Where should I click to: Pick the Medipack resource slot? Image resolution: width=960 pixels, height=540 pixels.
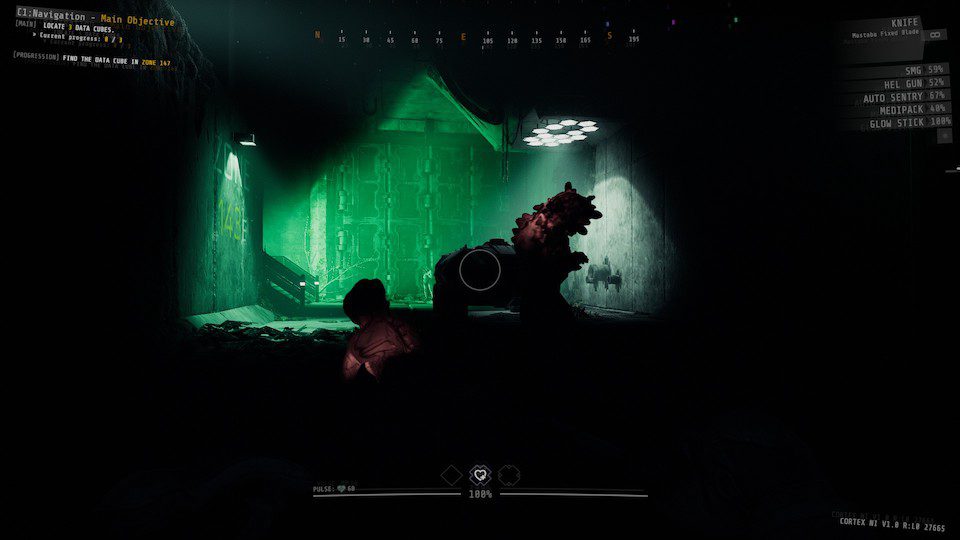(897, 109)
